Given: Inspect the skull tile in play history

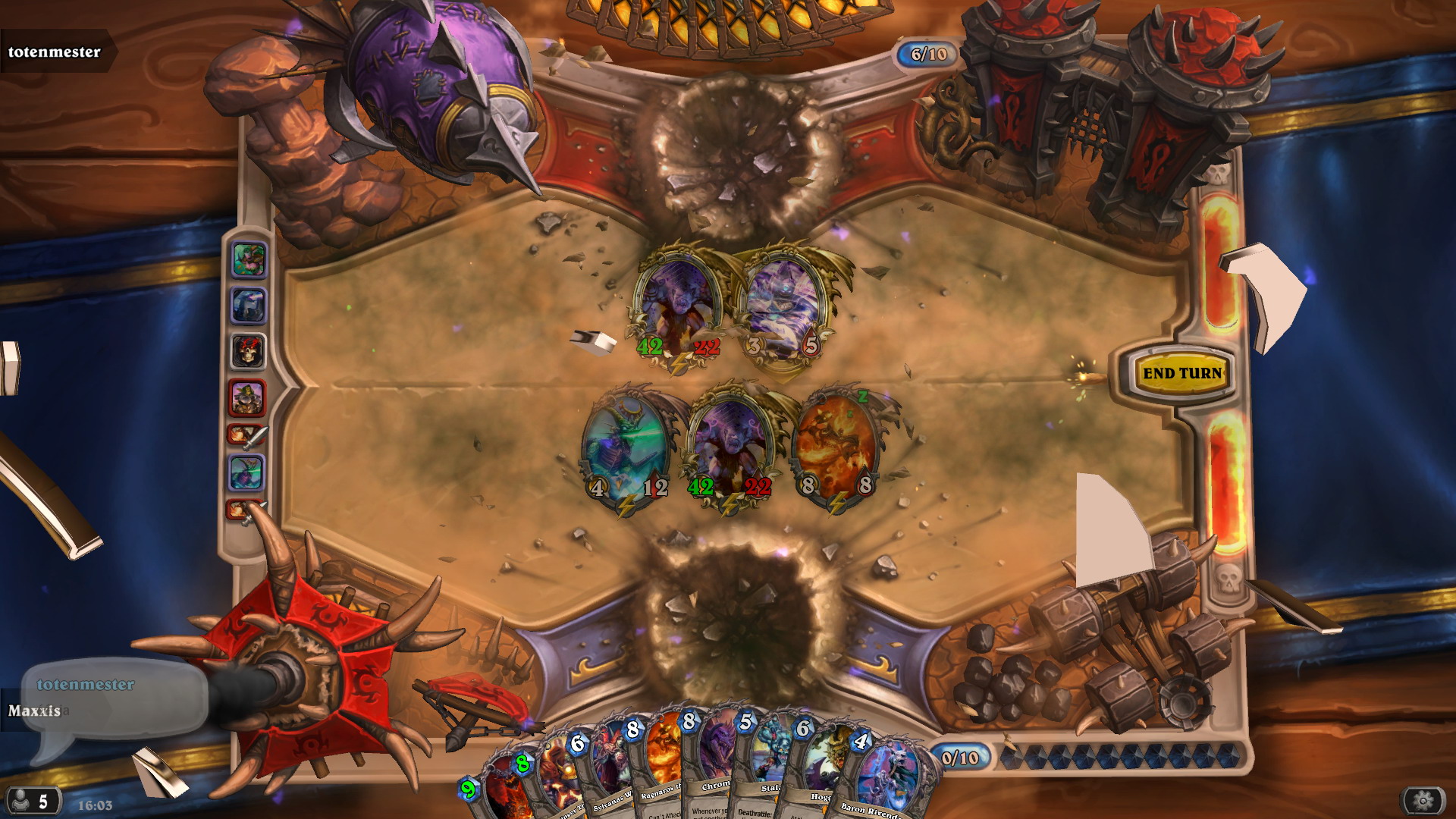Looking at the screenshot, I should point(248,351).
